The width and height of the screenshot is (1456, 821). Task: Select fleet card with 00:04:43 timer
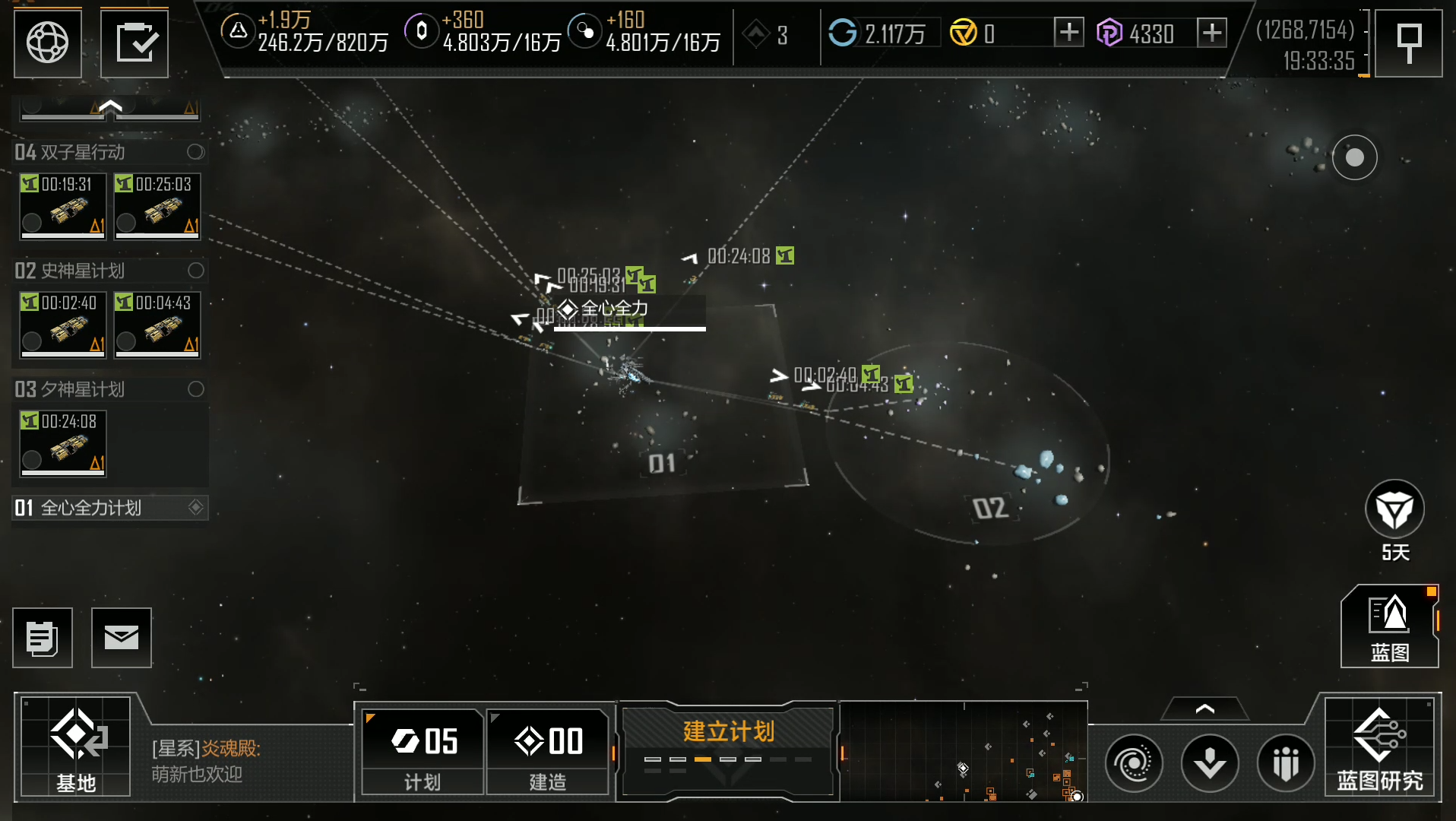pyautogui.click(x=157, y=325)
